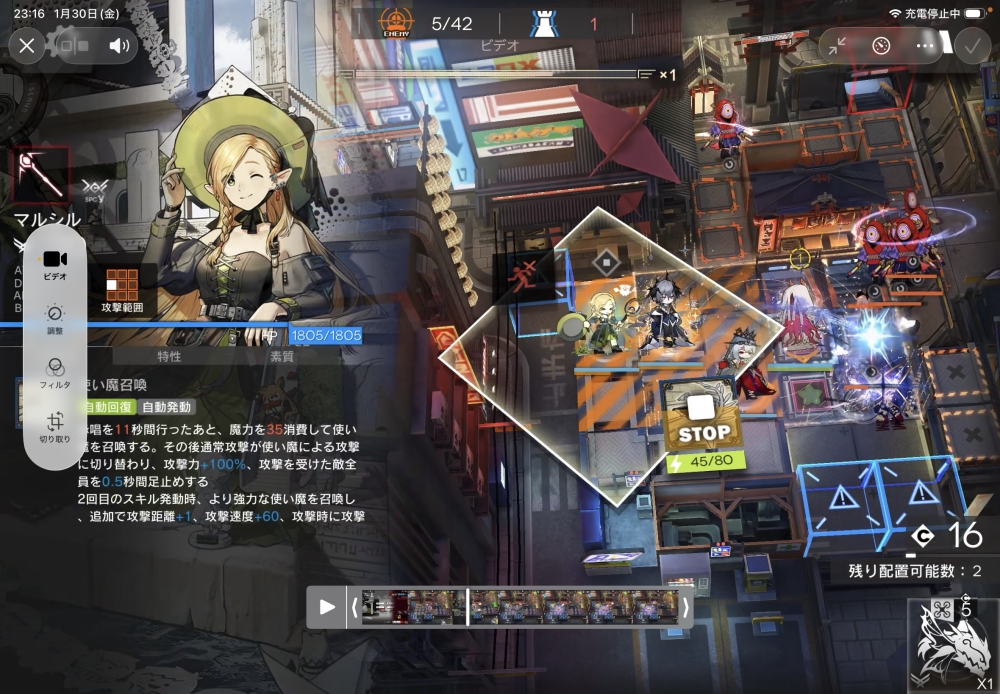This screenshot has width=1000, height=694.
Task: Choose the フィルタ filter tool
Action: tap(55, 372)
